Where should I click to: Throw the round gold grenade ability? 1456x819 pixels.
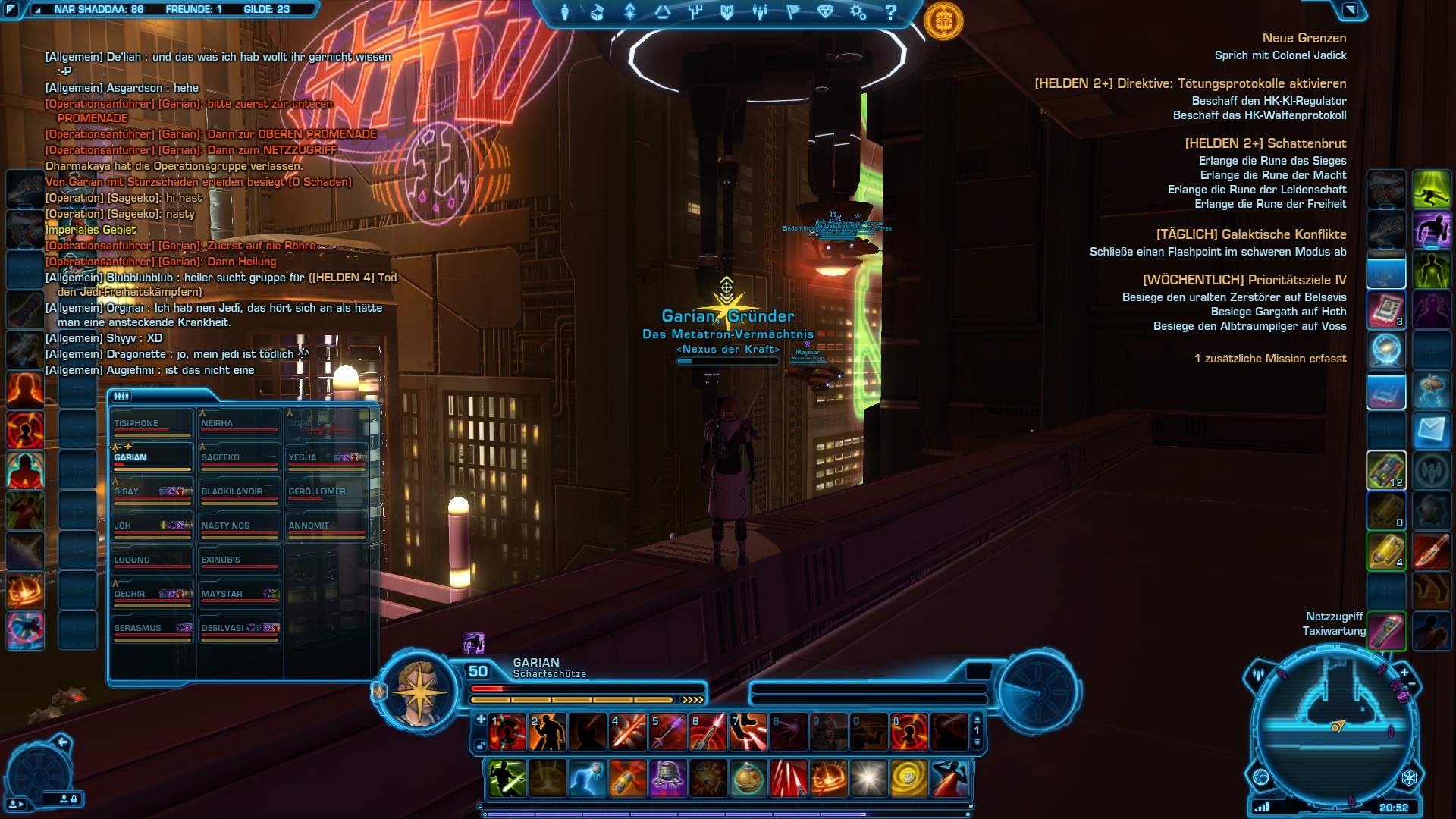tap(748, 779)
